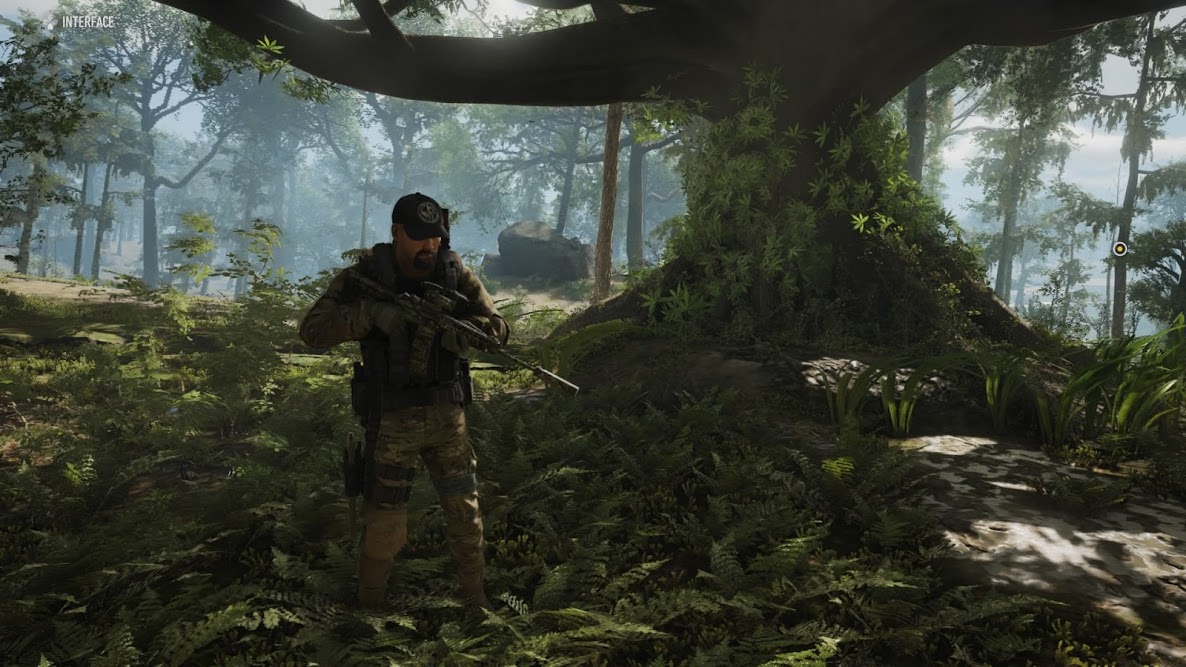Select the INTERFACE menu heading

87,21
